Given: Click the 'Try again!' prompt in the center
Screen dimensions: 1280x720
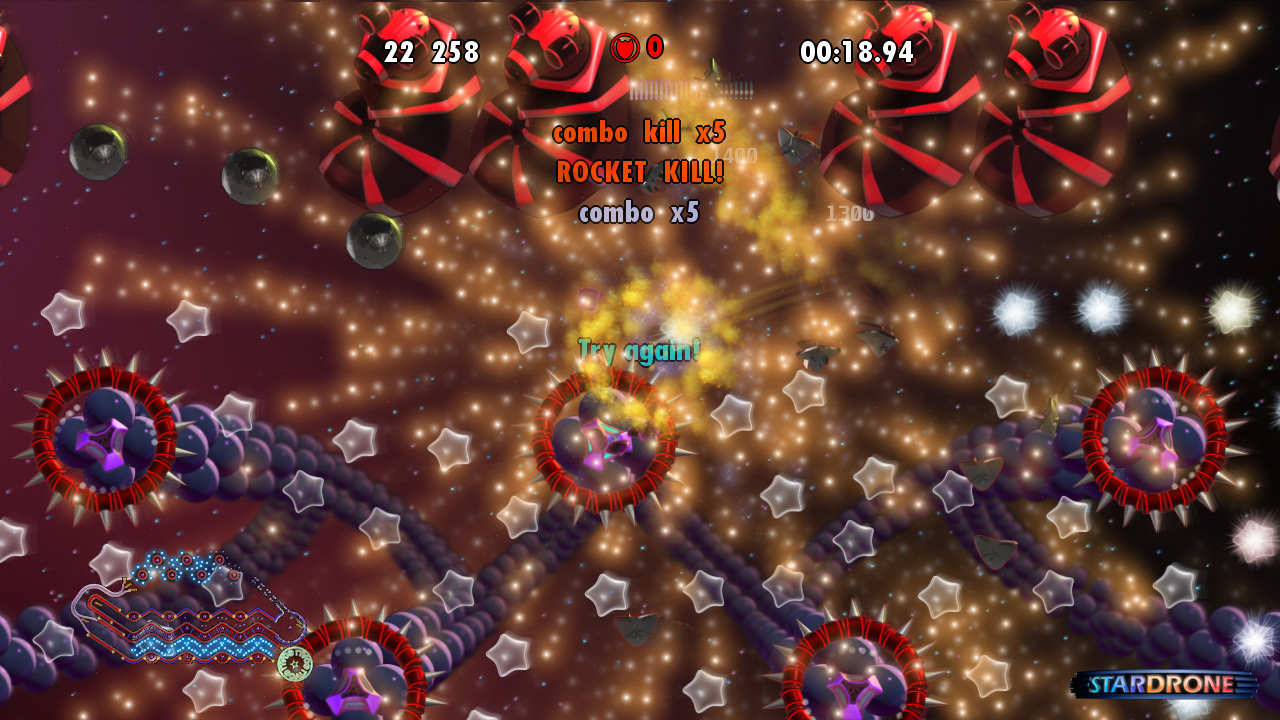Looking at the screenshot, I should click(x=638, y=349).
